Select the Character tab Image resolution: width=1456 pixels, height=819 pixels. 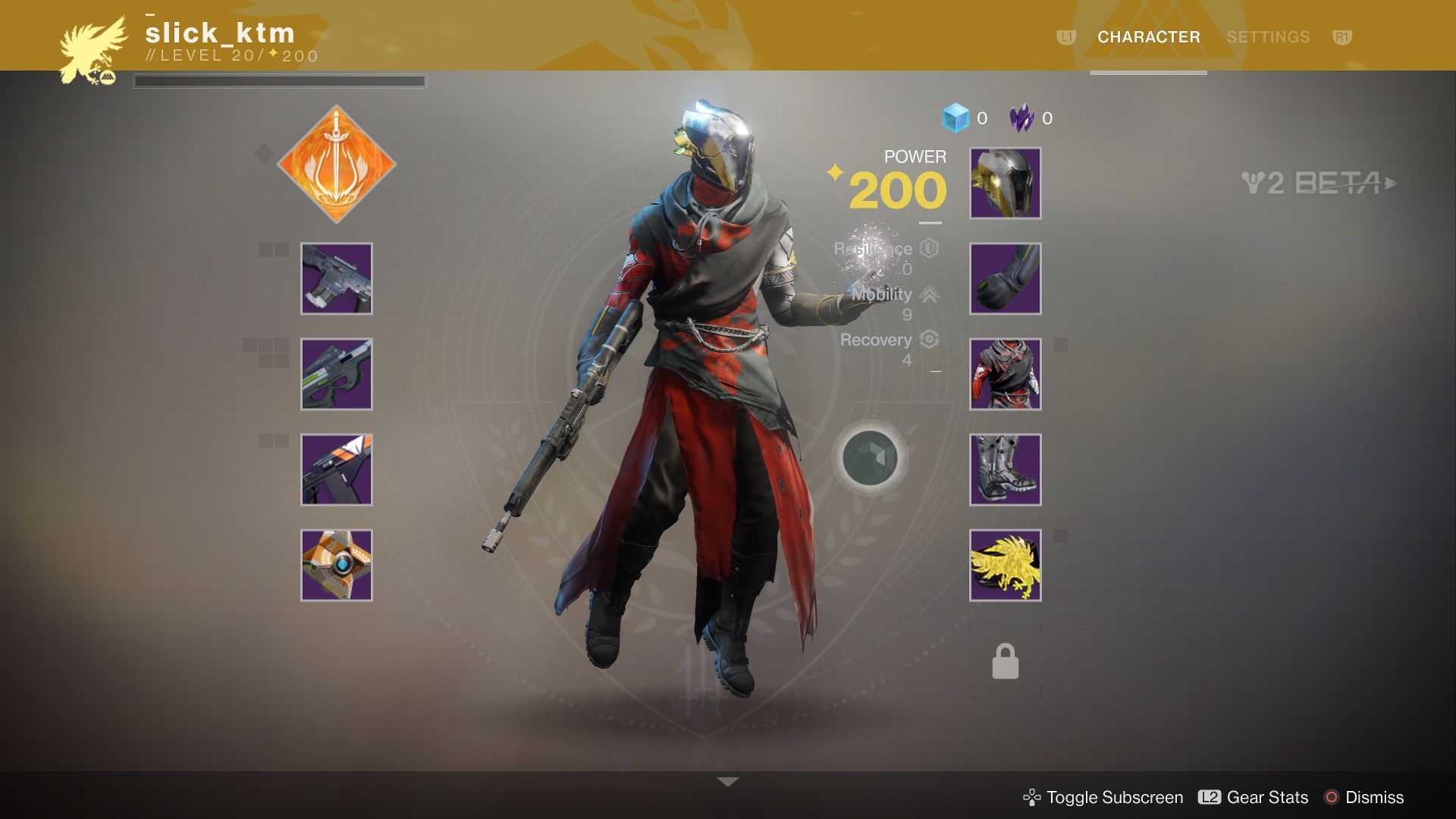click(x=1148, y=36)
